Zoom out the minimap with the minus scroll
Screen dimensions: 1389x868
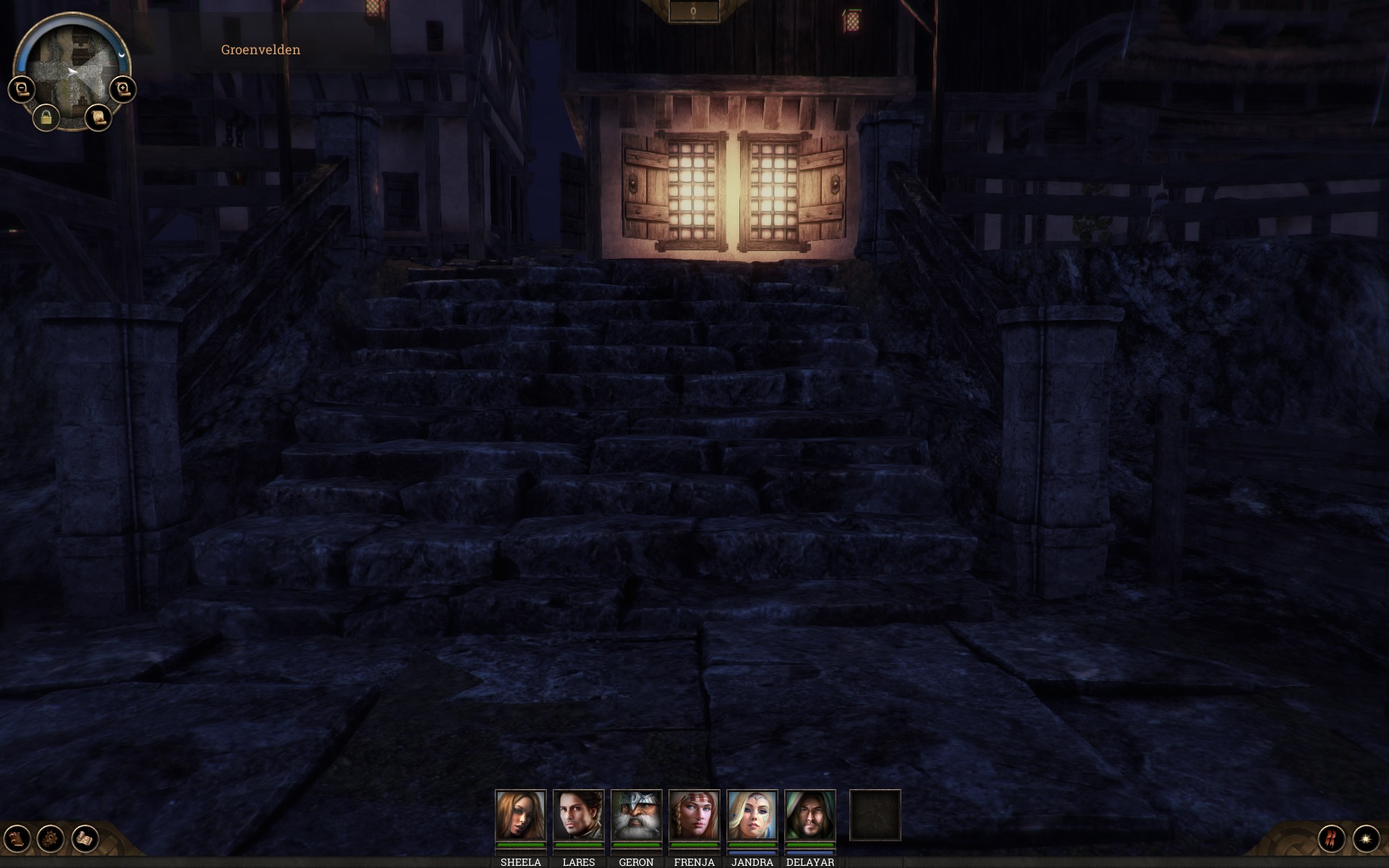tap(21, 89)
